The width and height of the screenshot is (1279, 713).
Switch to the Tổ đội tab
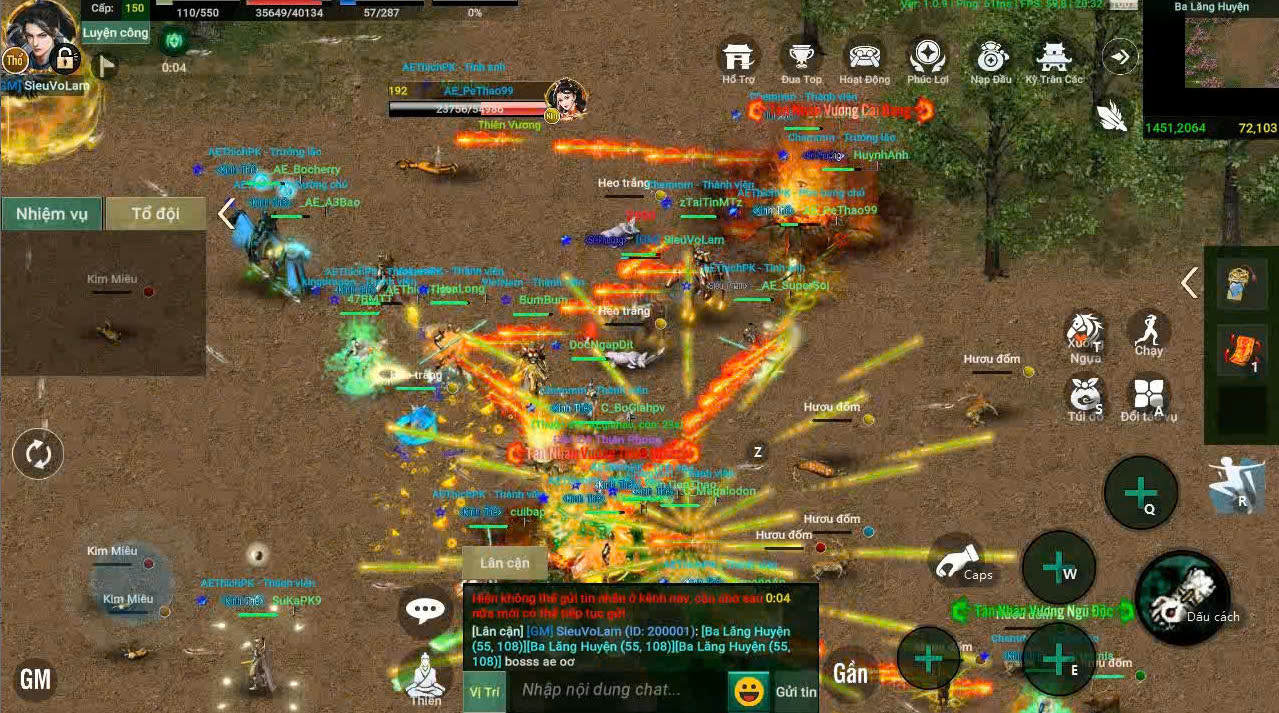[x=155, y=214]
